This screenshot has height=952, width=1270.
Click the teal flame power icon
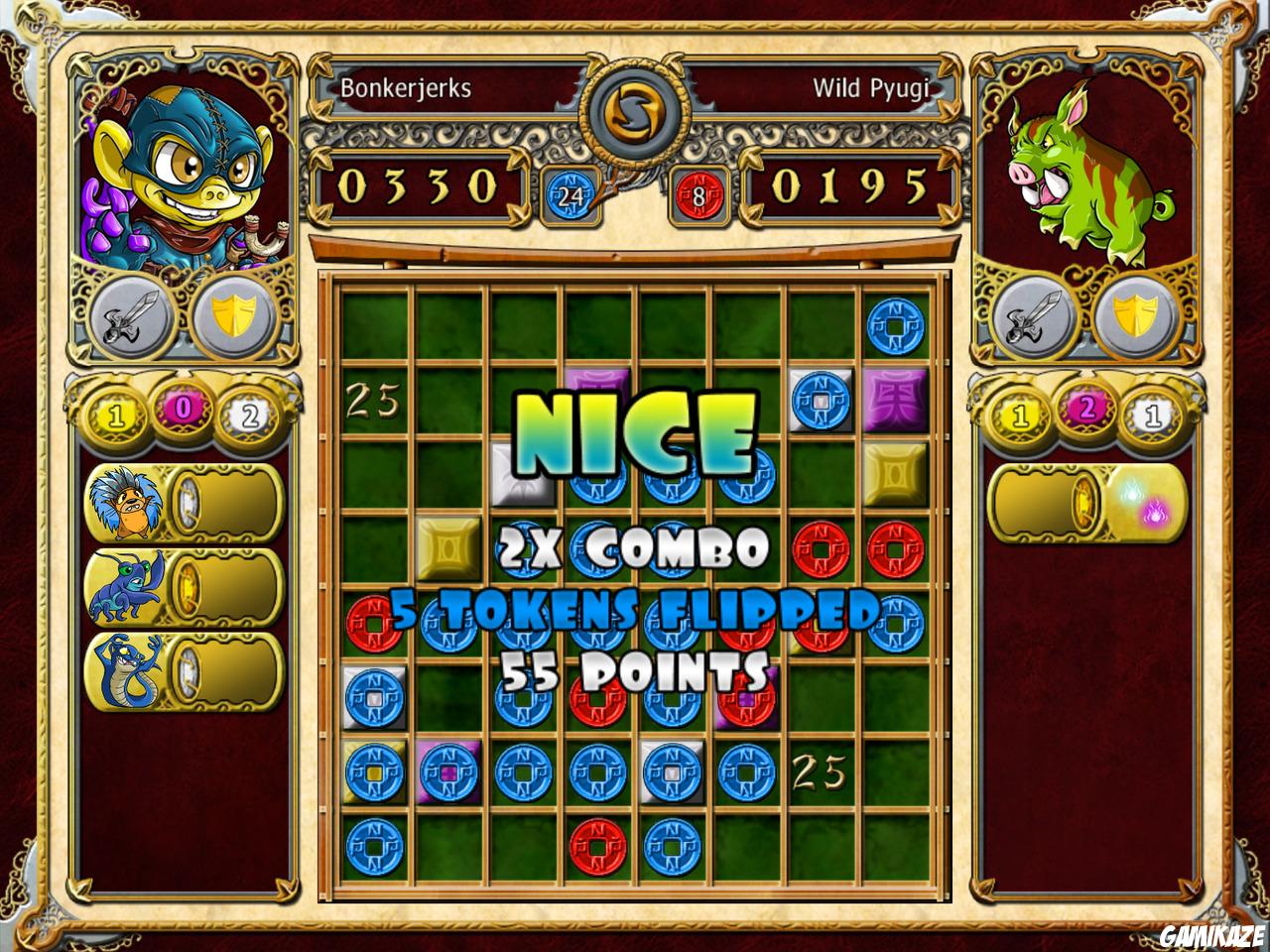tap(1129, 490)
